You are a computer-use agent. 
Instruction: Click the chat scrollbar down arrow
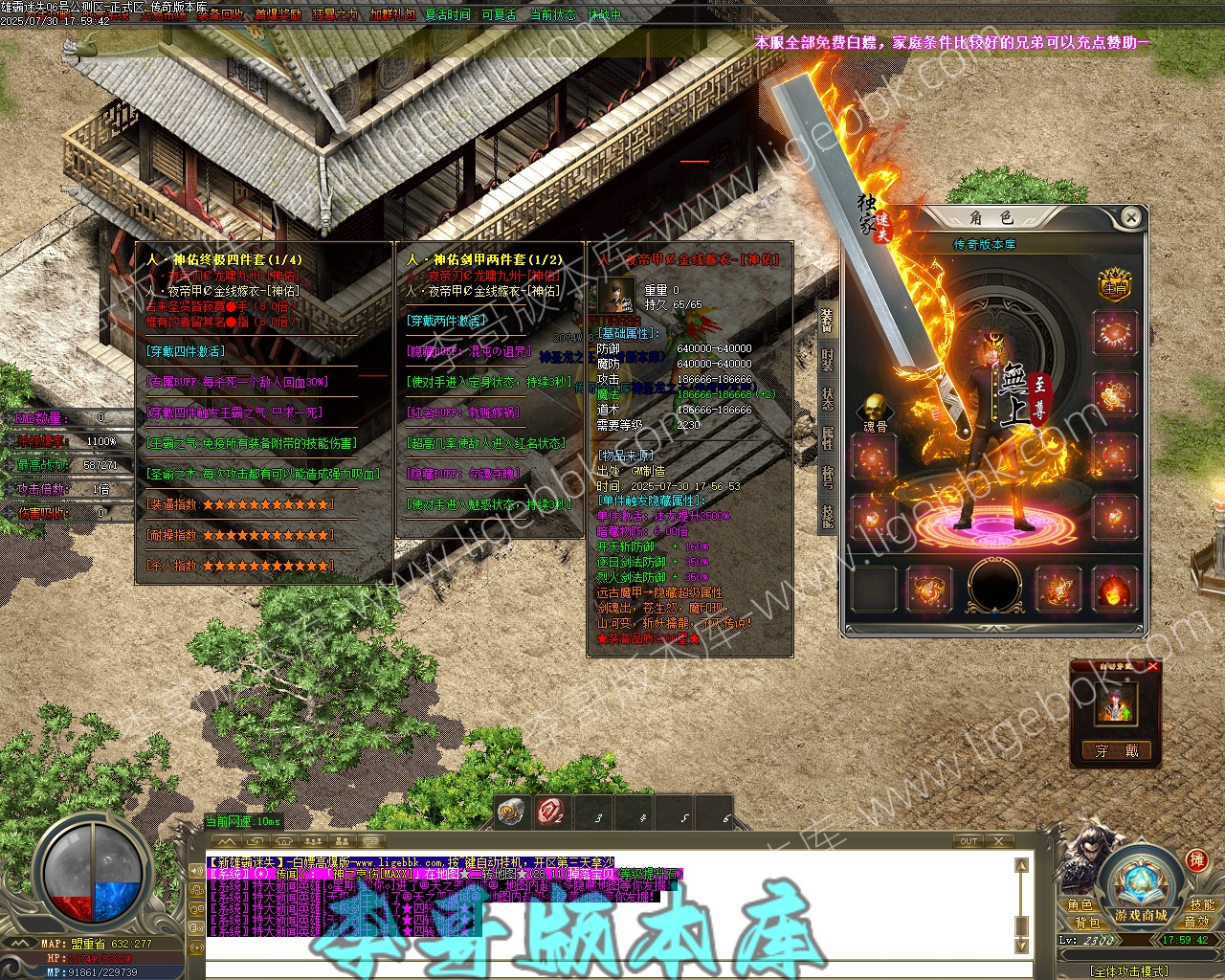point(1021,946)
